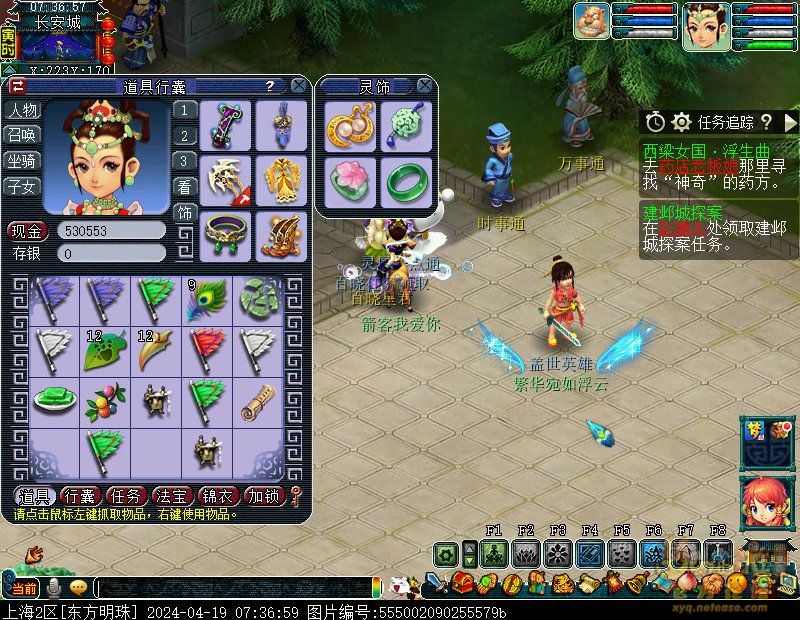Click the pink lotus accessory slot
800x620 pixels.
351,181
